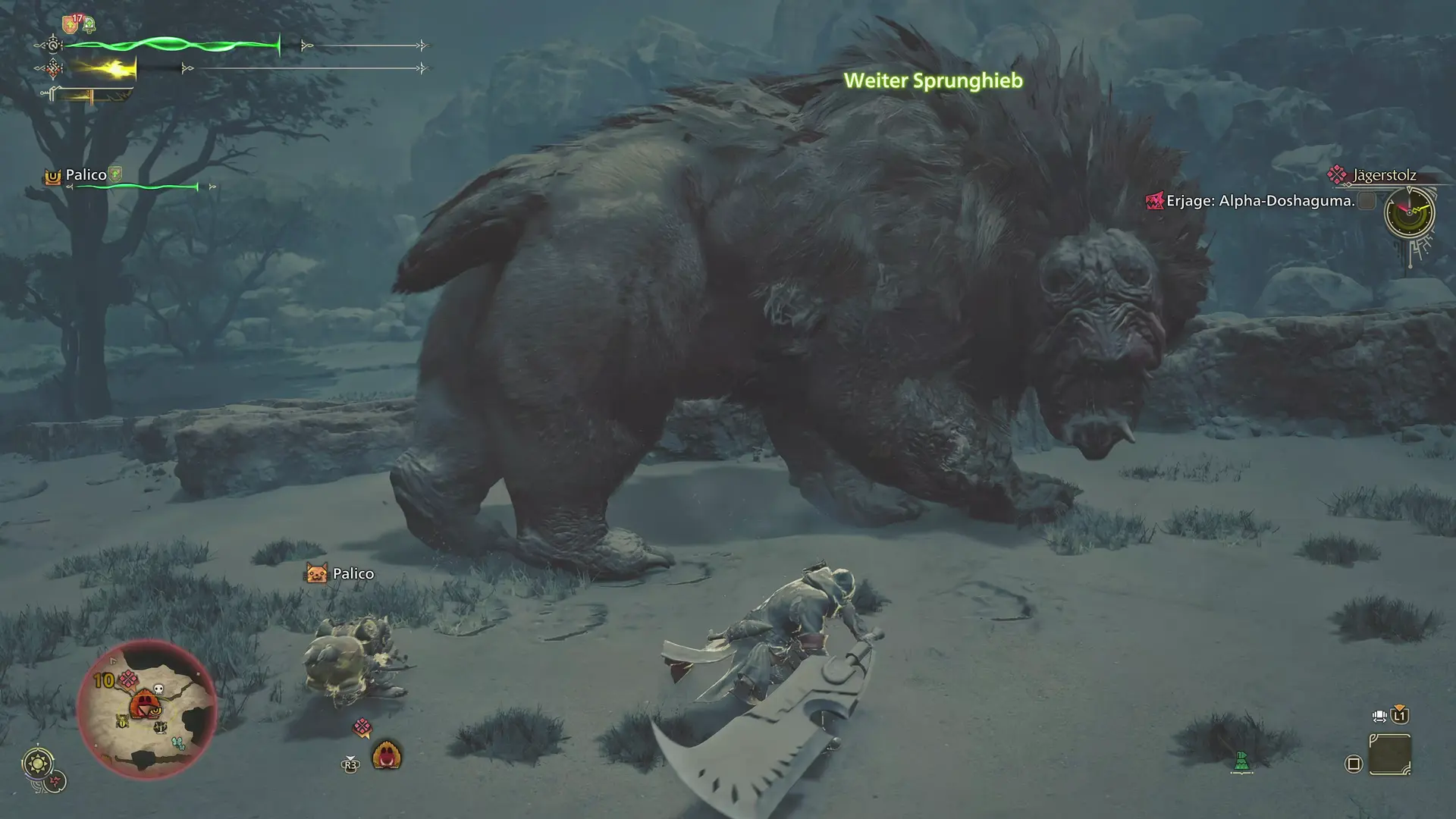The height and width of the screenshot is (819, 1456).
Task: Click the white skull marker on the minimap
Action: (158, 689)
